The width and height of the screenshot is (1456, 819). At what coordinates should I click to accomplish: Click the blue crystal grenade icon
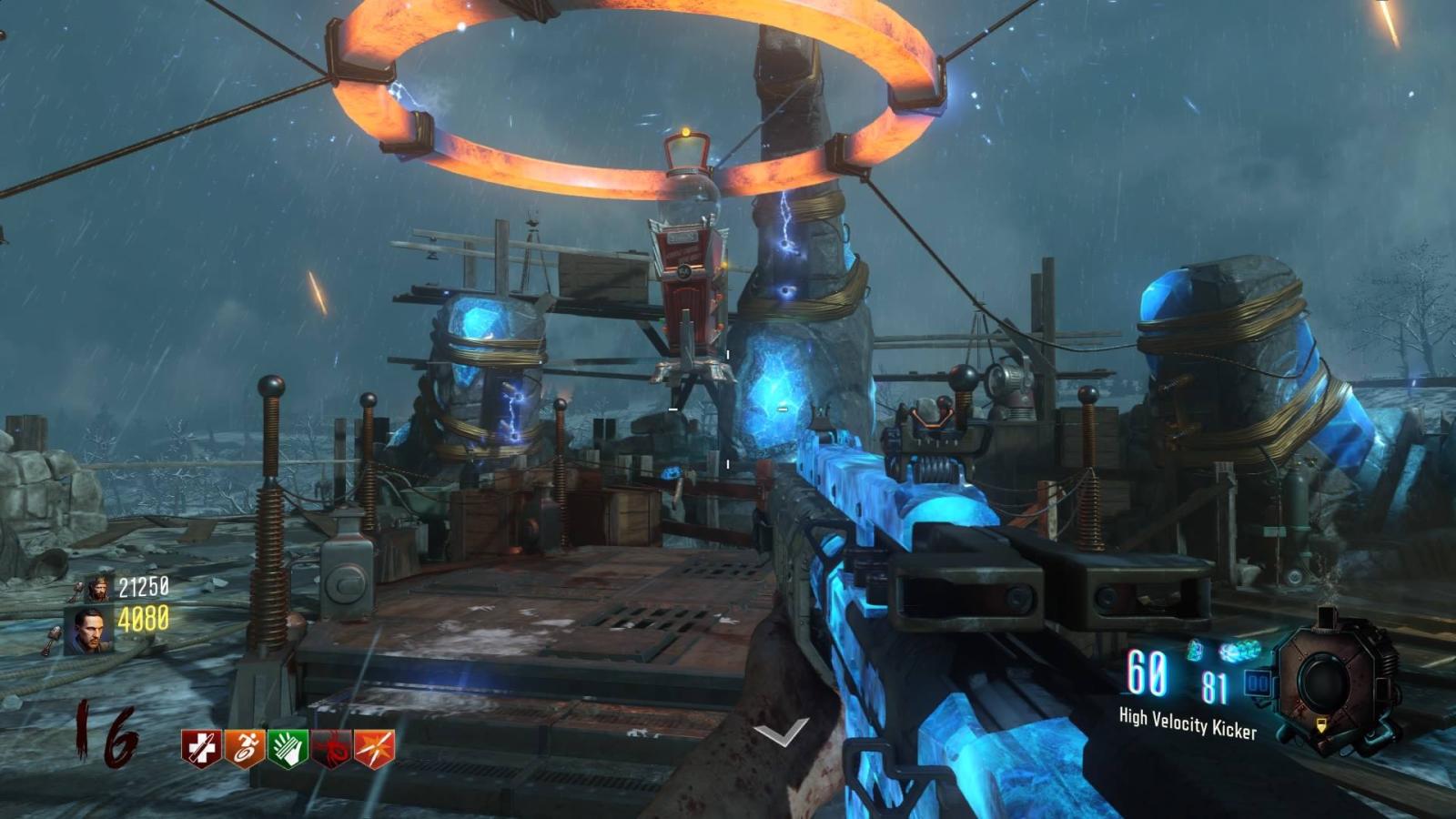coord(1195,650)
